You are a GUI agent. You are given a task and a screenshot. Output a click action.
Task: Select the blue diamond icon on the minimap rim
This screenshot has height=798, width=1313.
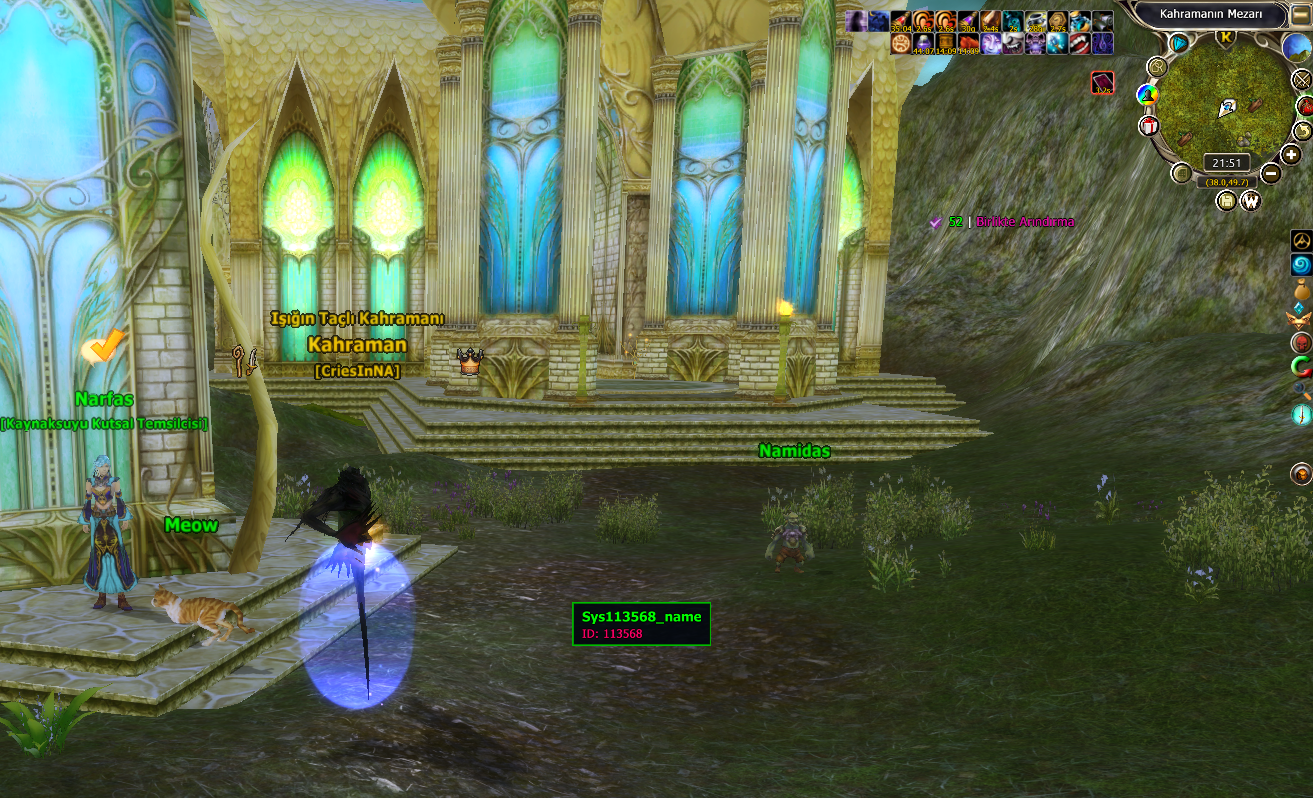(1180, 43)
